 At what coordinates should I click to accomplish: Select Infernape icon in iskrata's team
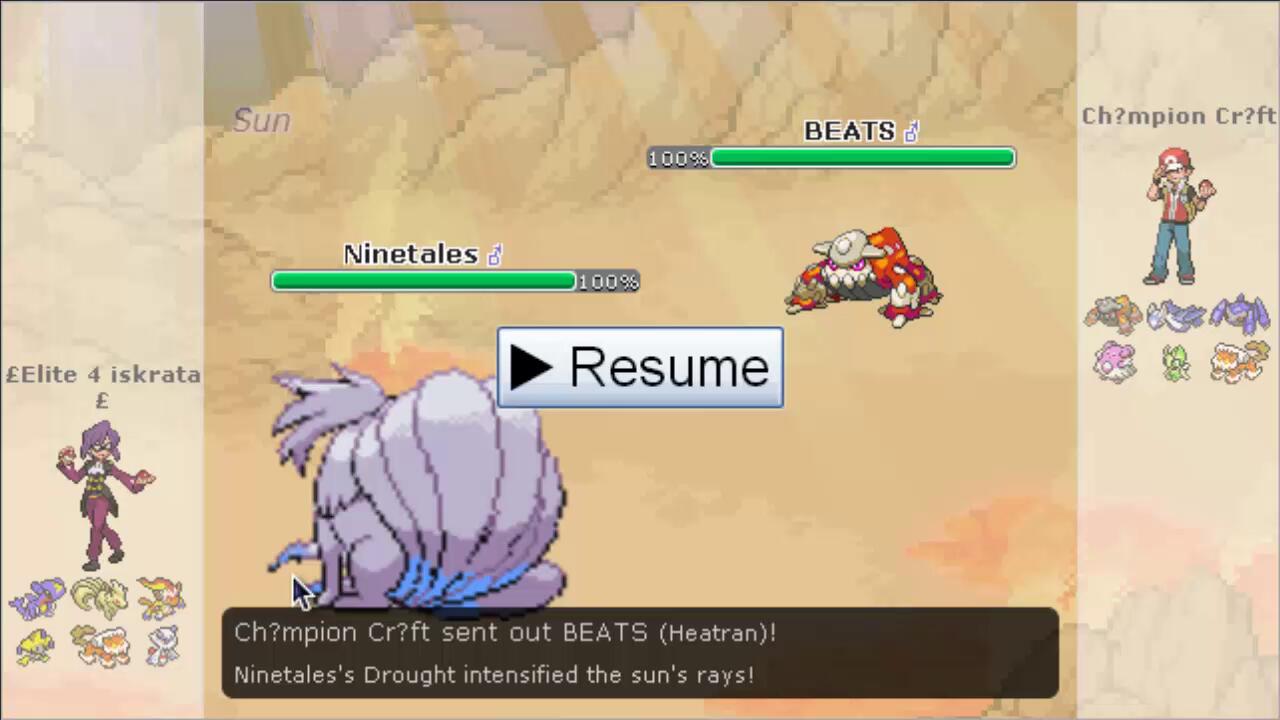click(161, 598)
